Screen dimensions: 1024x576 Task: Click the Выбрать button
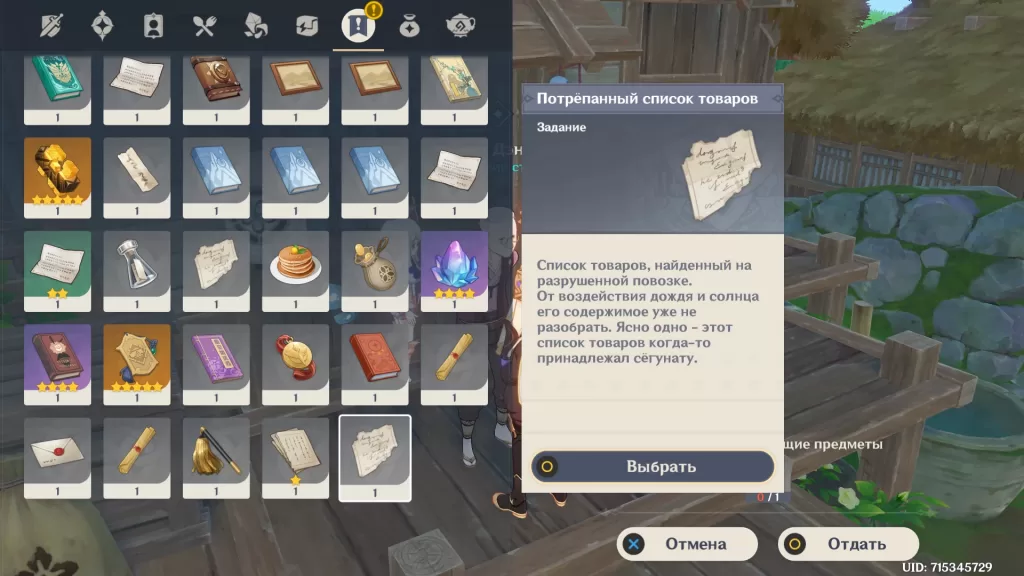point(652,466)
